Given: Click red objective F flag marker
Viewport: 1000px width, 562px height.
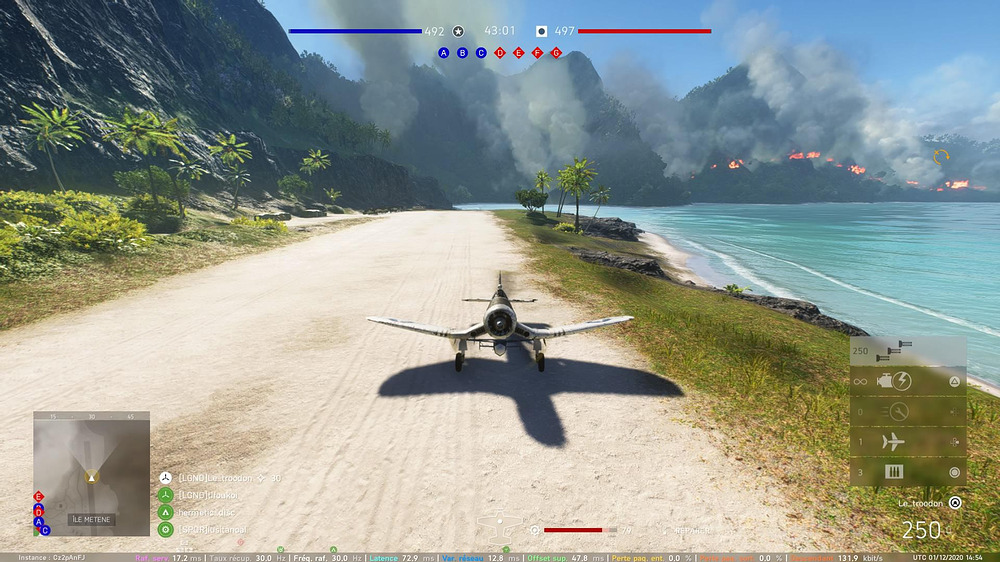Looking at the screenshot, I should pyautogui.click(x=537, y=52).
